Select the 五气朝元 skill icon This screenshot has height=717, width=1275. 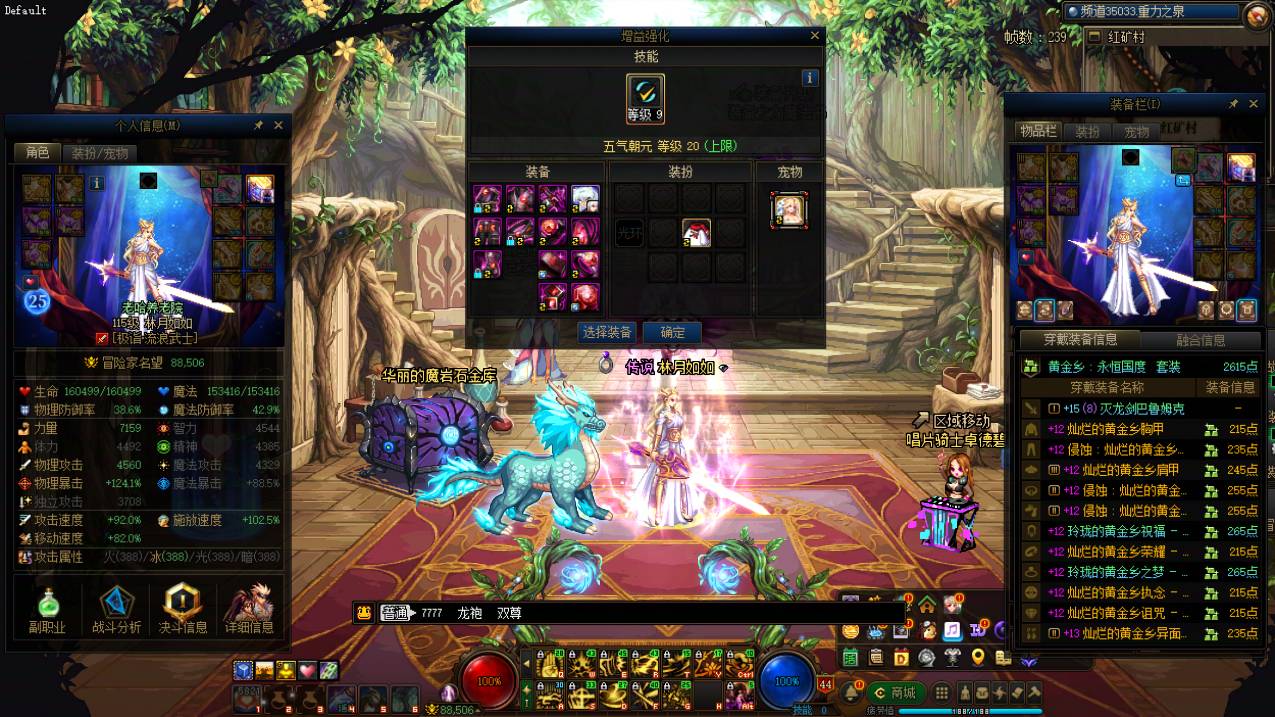coord(645,99)
